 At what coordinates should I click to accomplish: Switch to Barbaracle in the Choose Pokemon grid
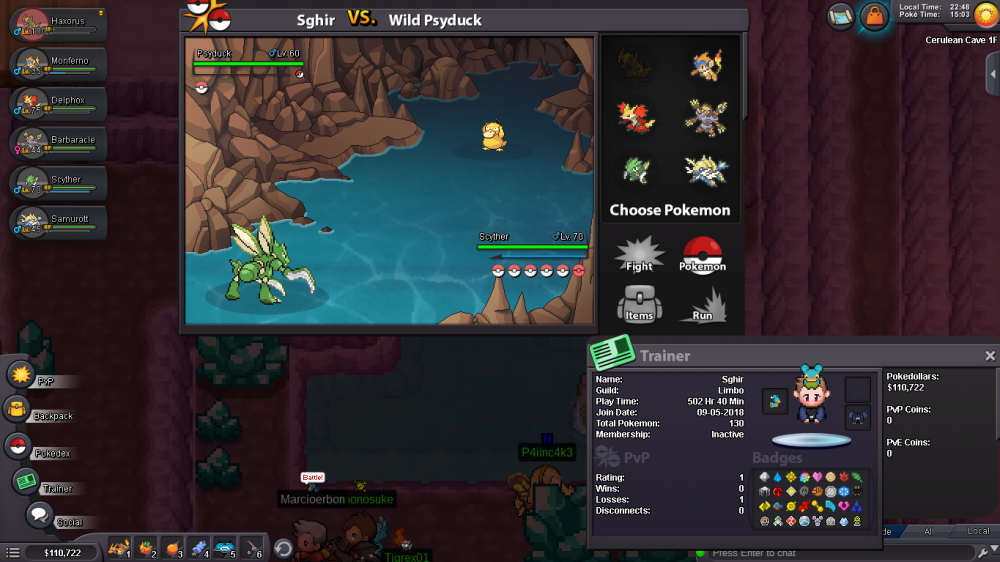[x=706, y=116]
